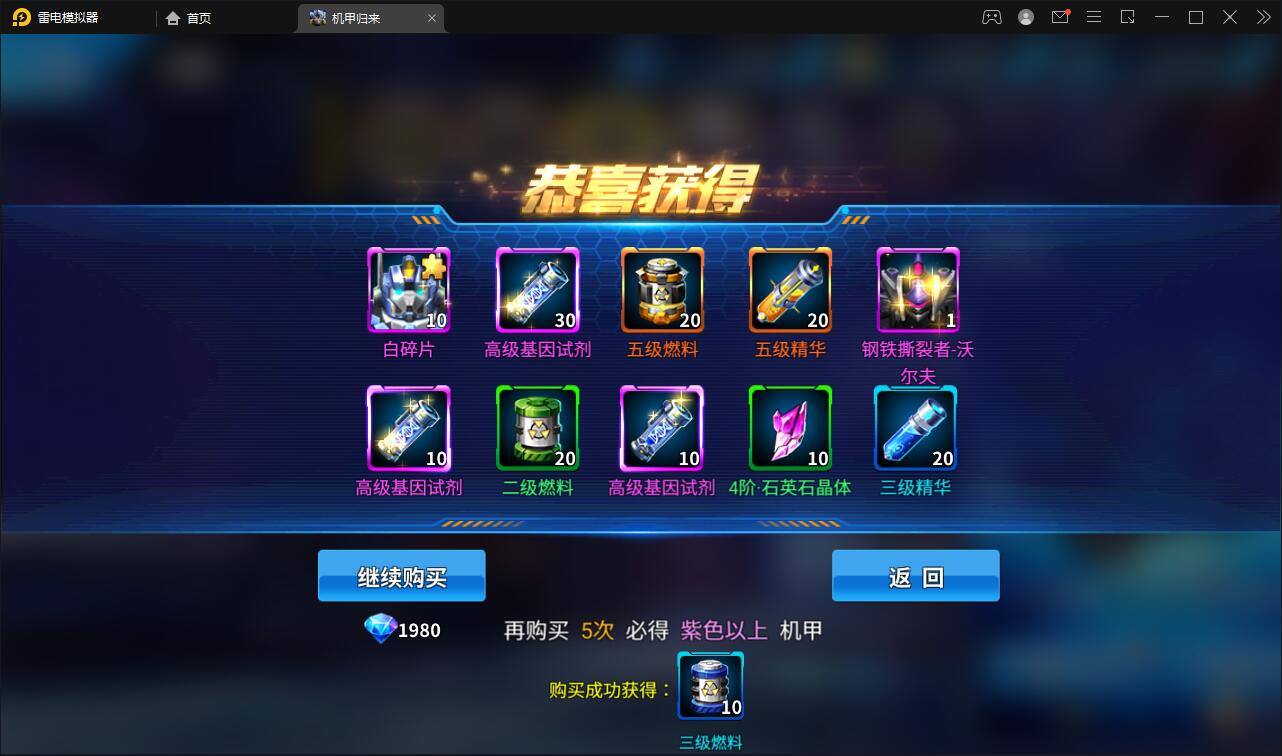Image resolution: width=1282 pixels, height=756 pixels.
Task: Open the LDPlayer messages inbox icon
Action: click(1060, 17)
